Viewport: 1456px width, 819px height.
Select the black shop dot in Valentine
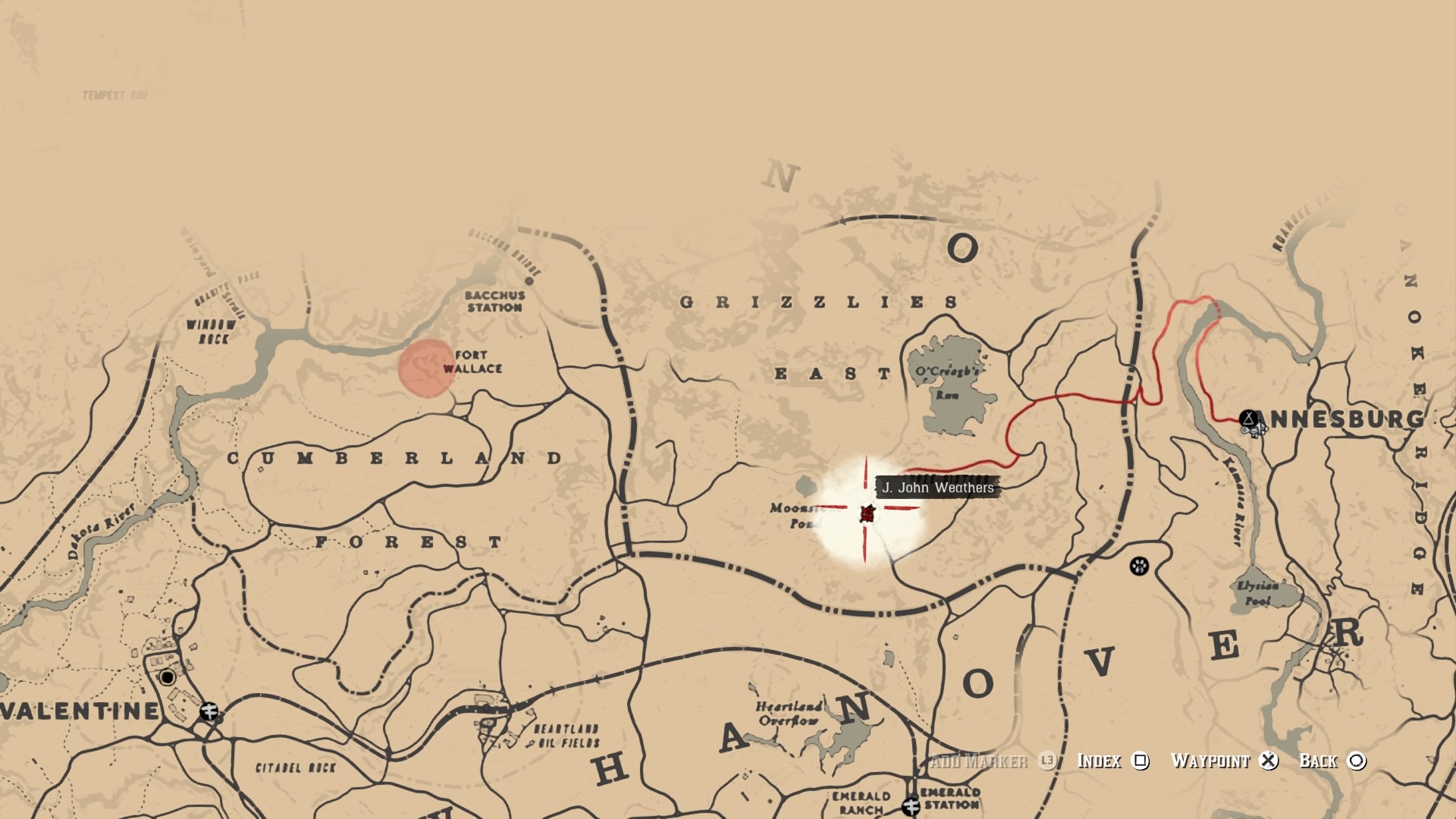167,677
